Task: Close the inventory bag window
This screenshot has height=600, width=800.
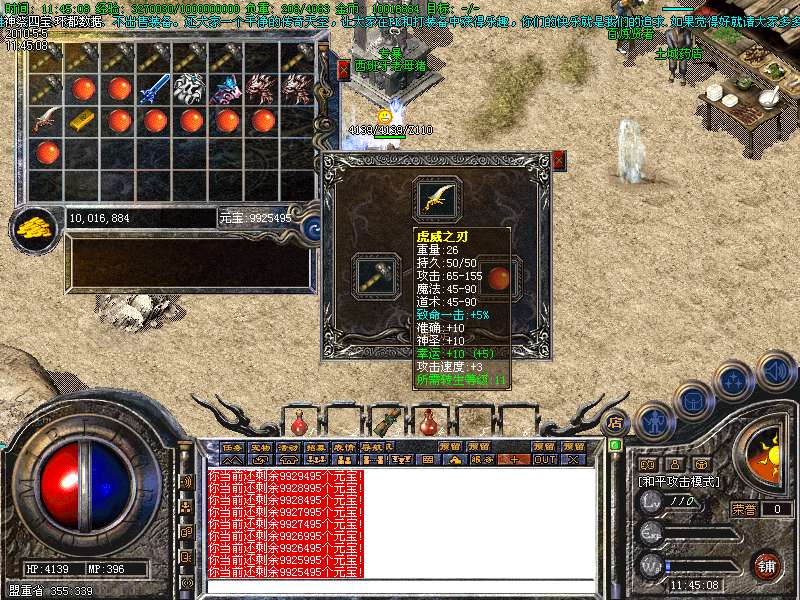Action: pos(344,69)
